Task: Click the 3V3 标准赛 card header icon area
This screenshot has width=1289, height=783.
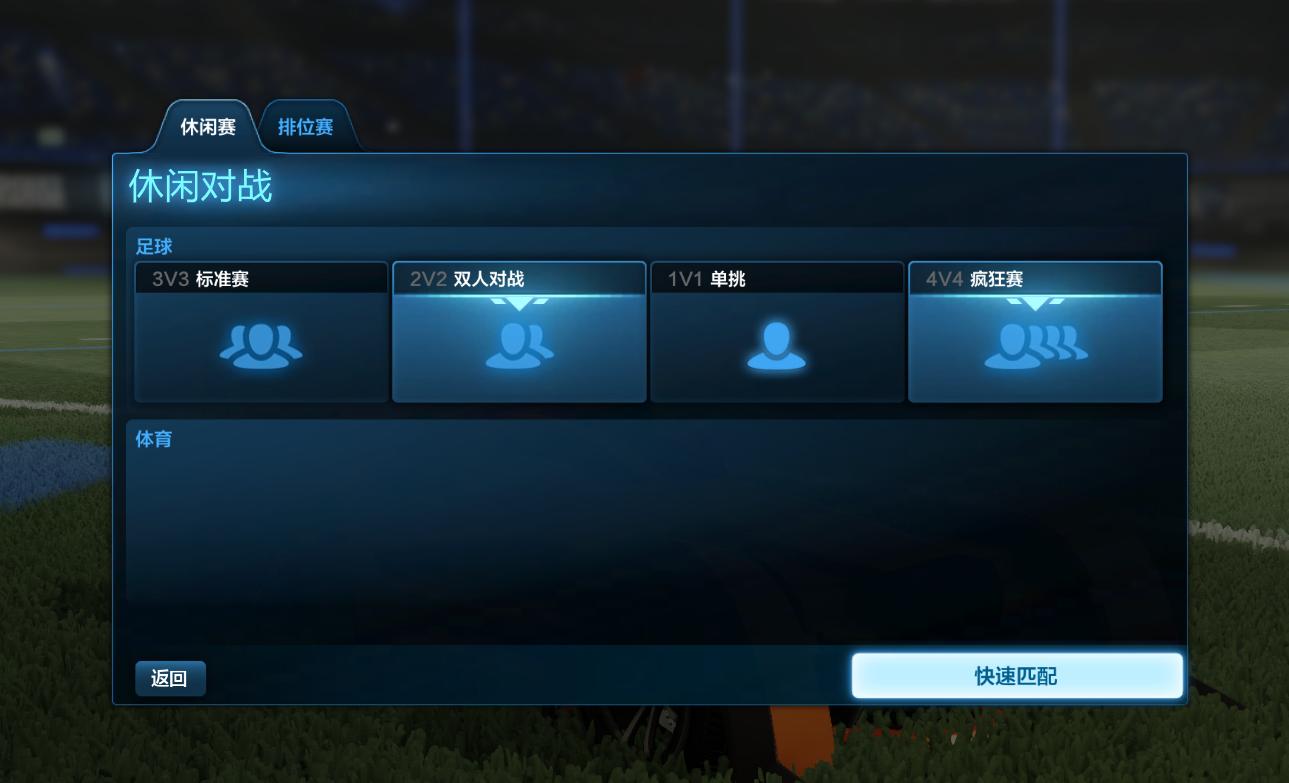Action: coord(261,277)
